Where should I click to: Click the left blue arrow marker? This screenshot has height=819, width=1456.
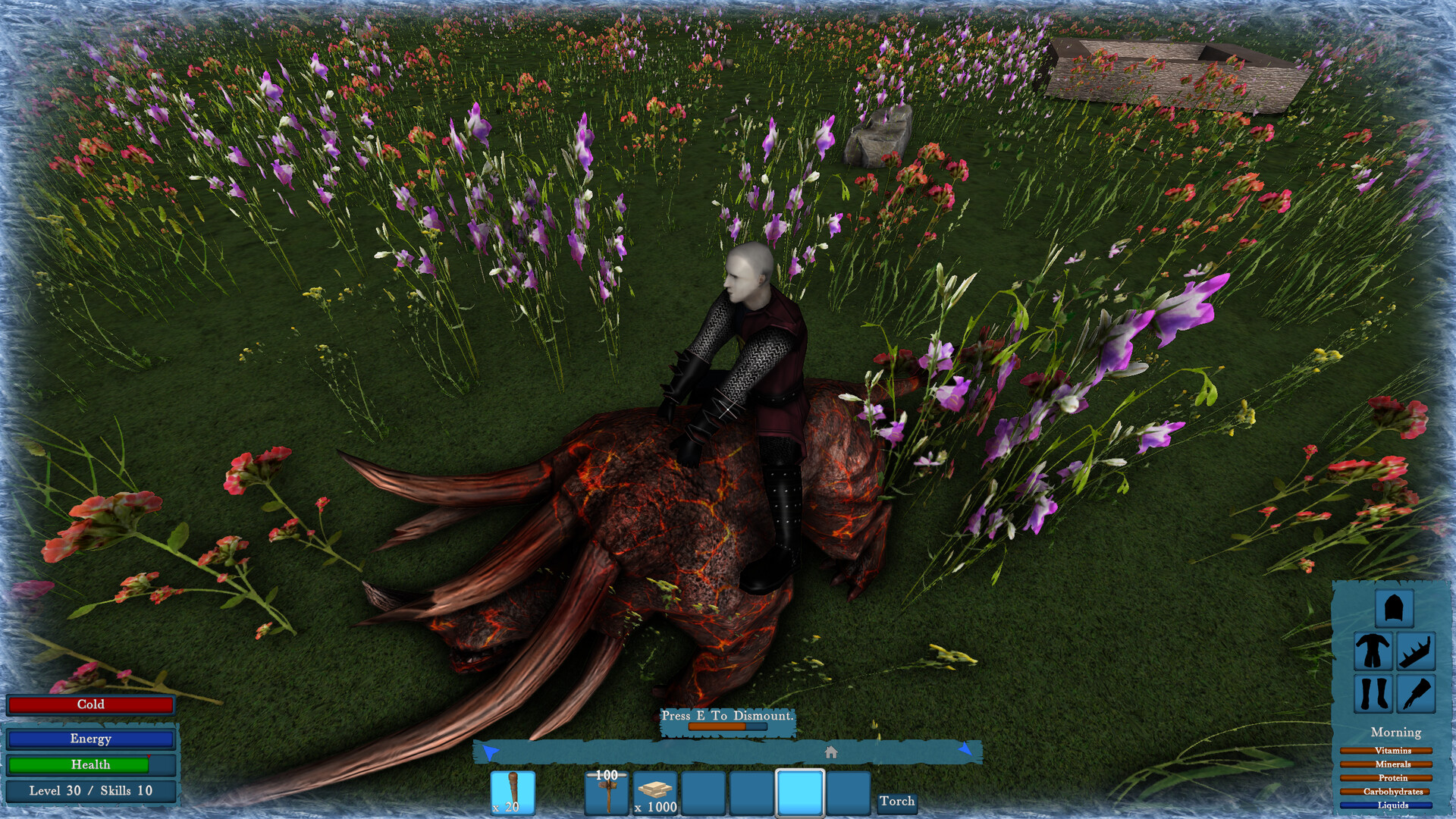click(489, 751)
